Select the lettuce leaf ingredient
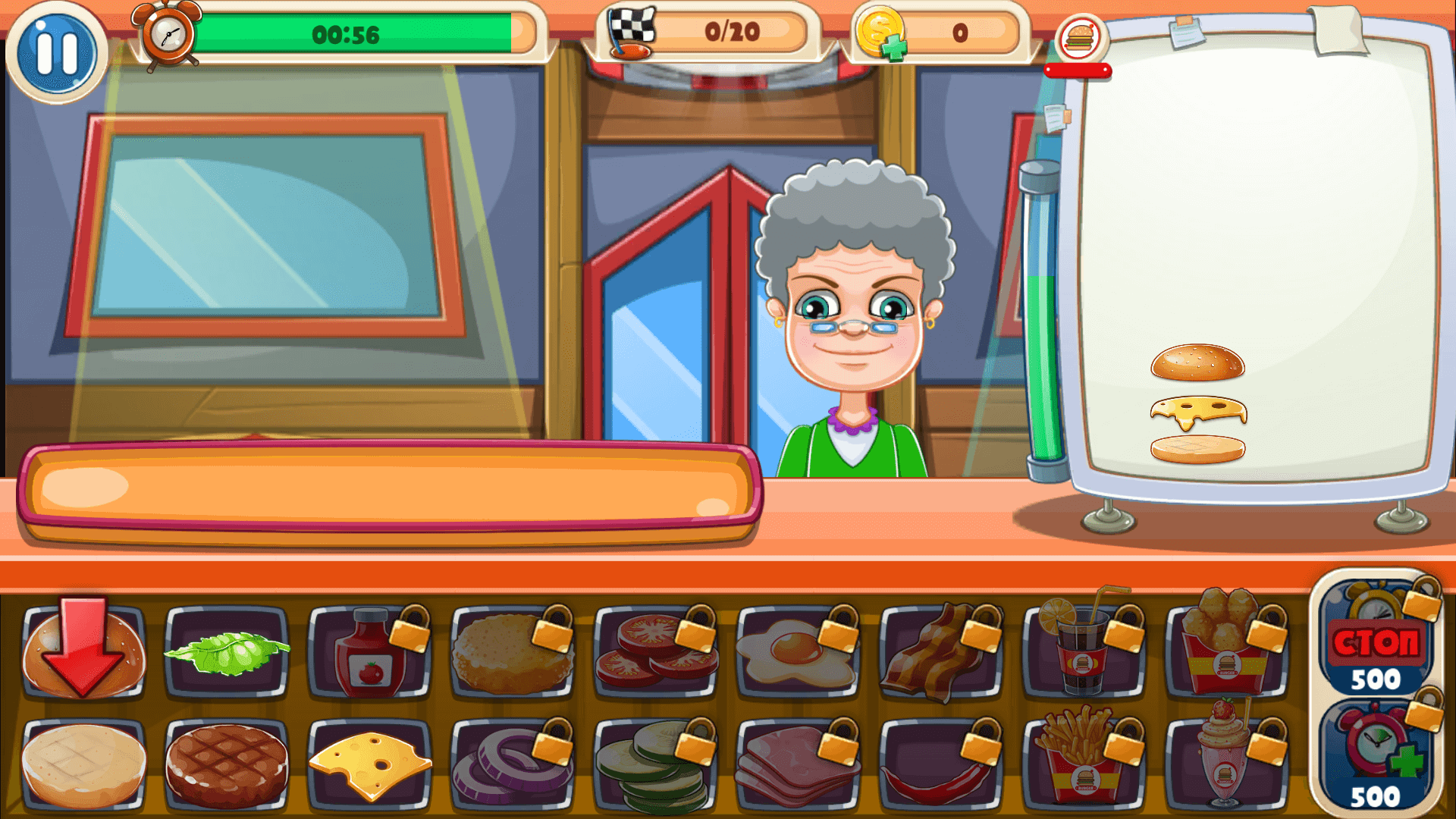The image size is (1456, 819). point(225,651)
